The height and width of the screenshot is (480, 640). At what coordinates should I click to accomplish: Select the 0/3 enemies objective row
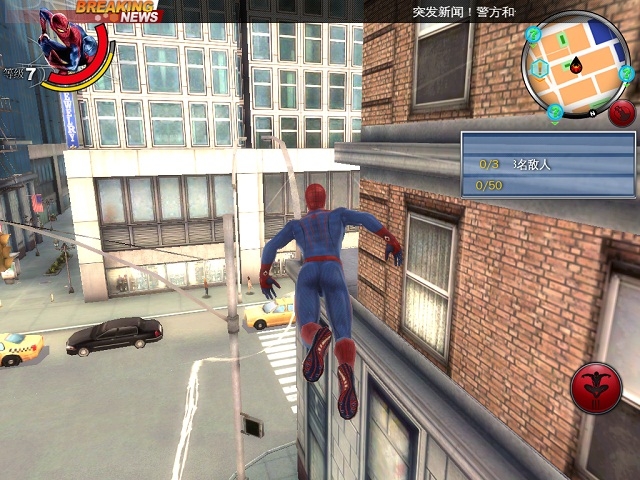[x=548, y=164]
